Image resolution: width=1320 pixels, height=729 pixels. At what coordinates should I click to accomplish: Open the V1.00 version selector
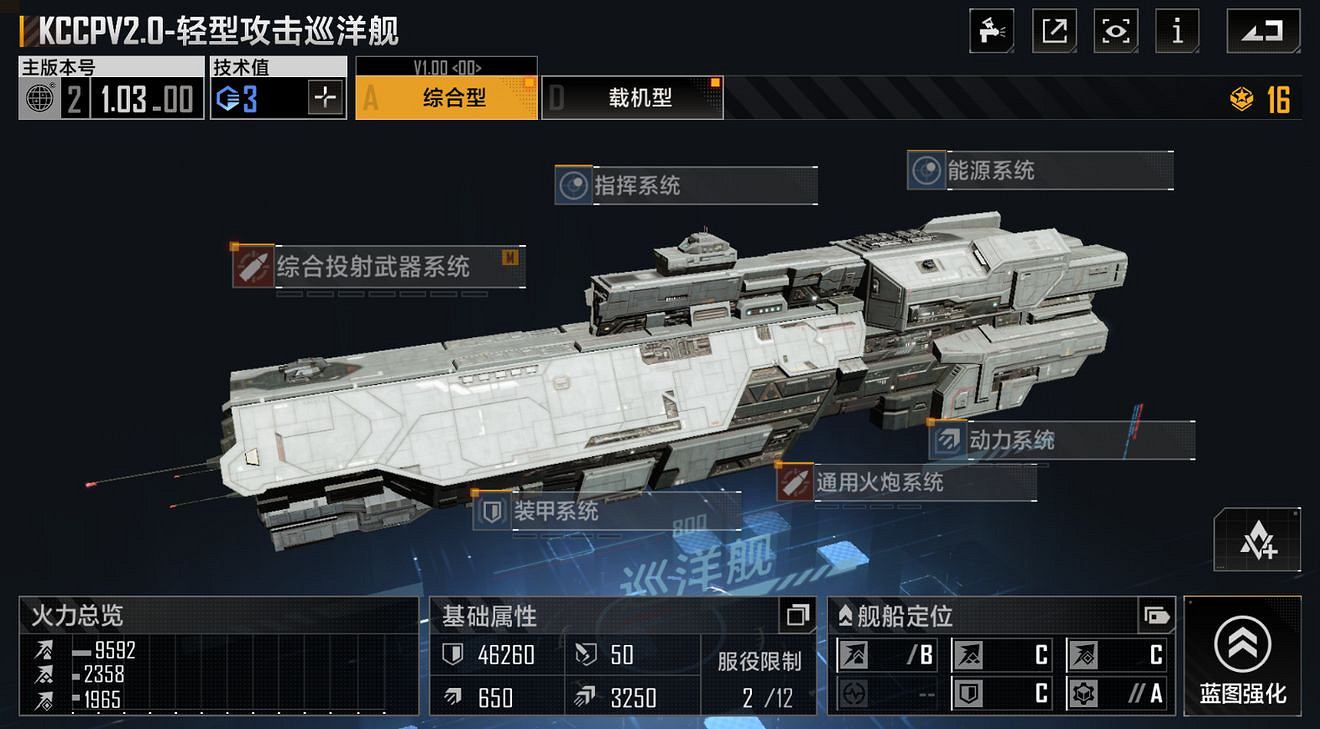pos(446,65)
